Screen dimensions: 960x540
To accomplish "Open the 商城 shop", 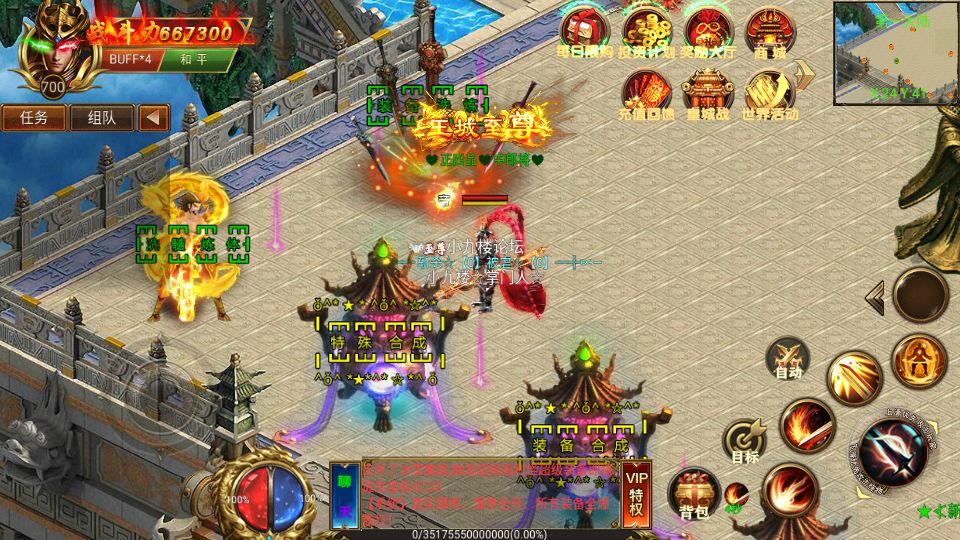I will pos(770,33).
